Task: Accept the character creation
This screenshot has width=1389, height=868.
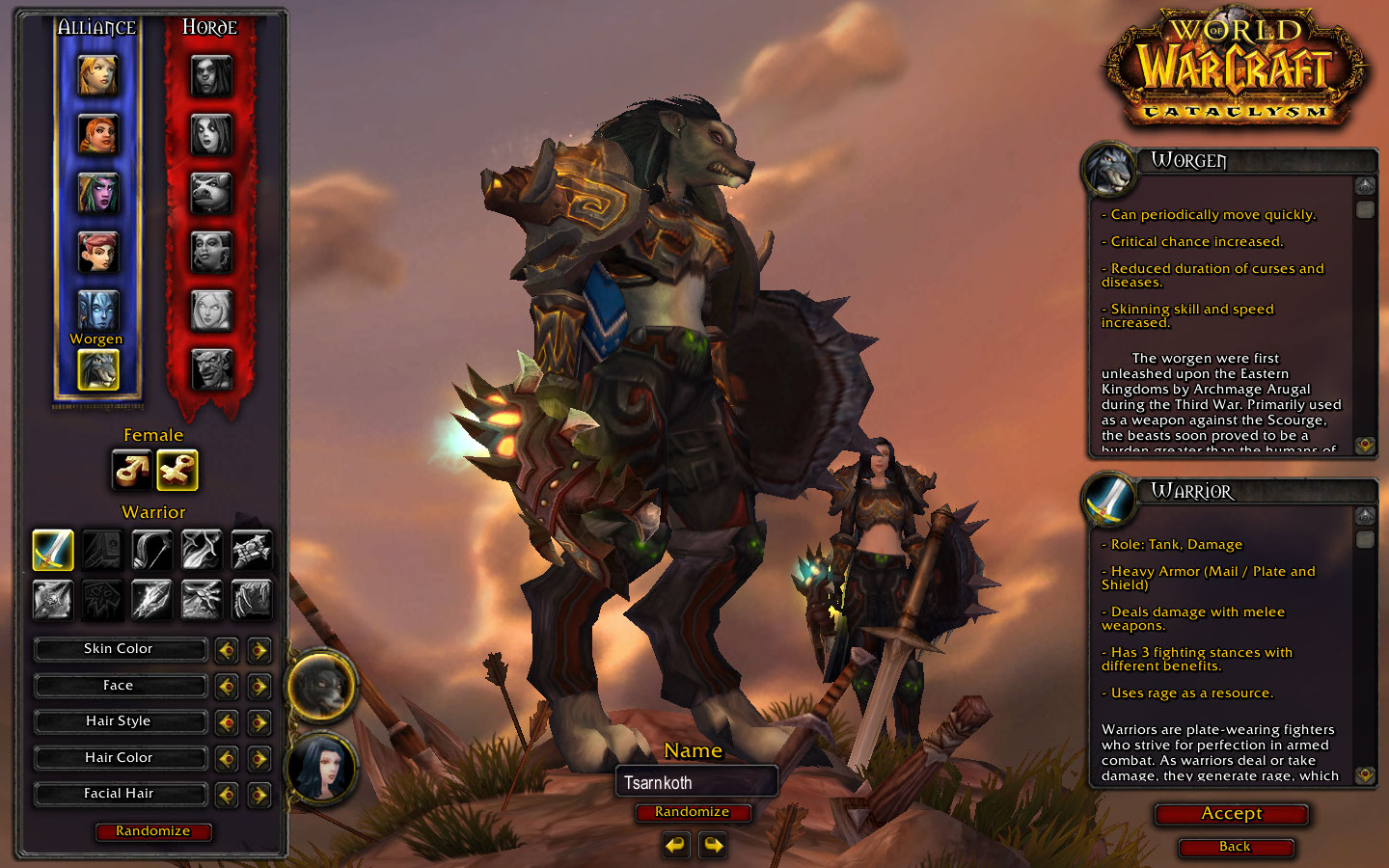Action: (1232, 814)
